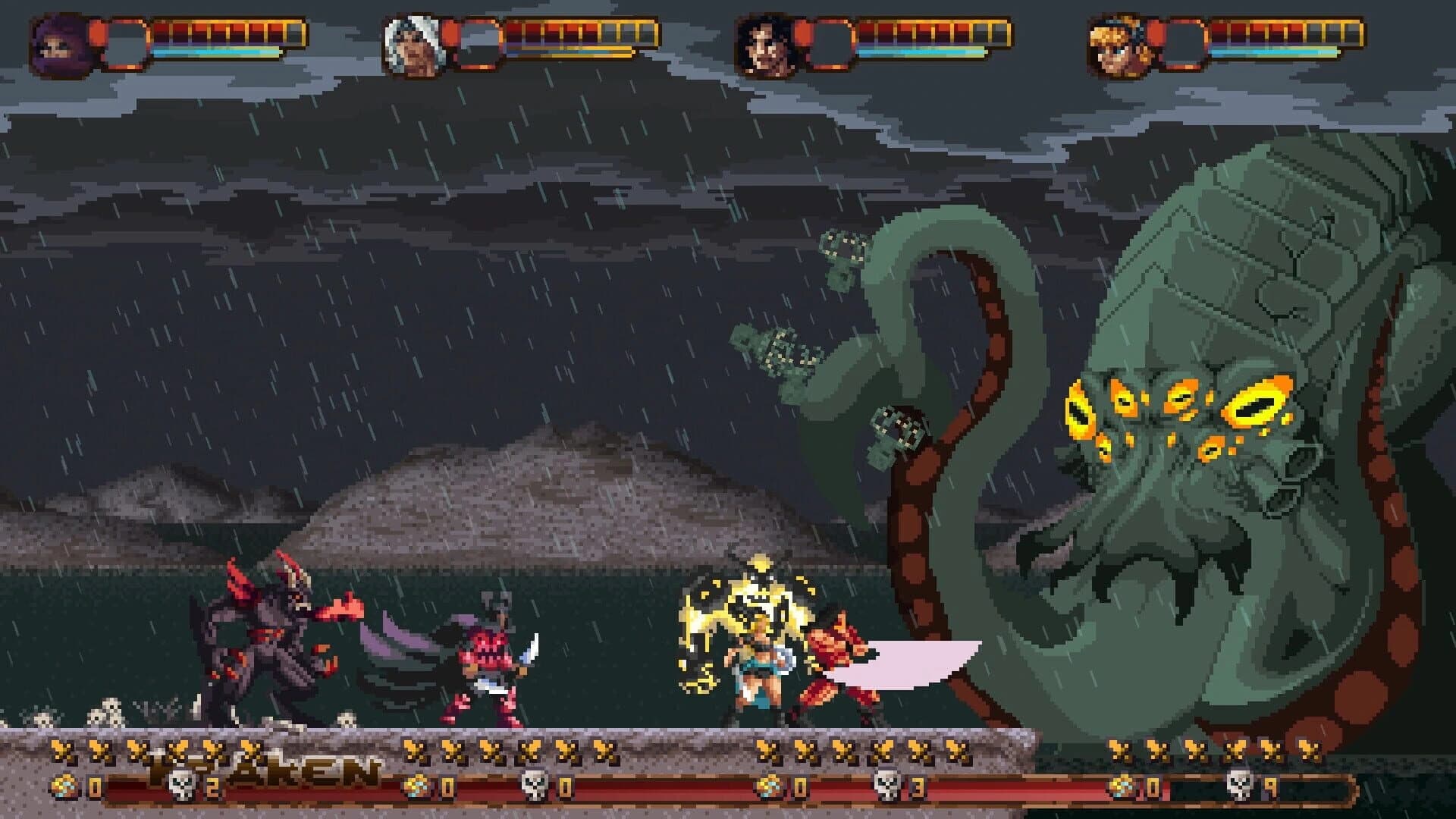The width and height of the screenshot is (1456, 819).
Task: Click the fourth player's energy gauge
Action: [1282, 53]
